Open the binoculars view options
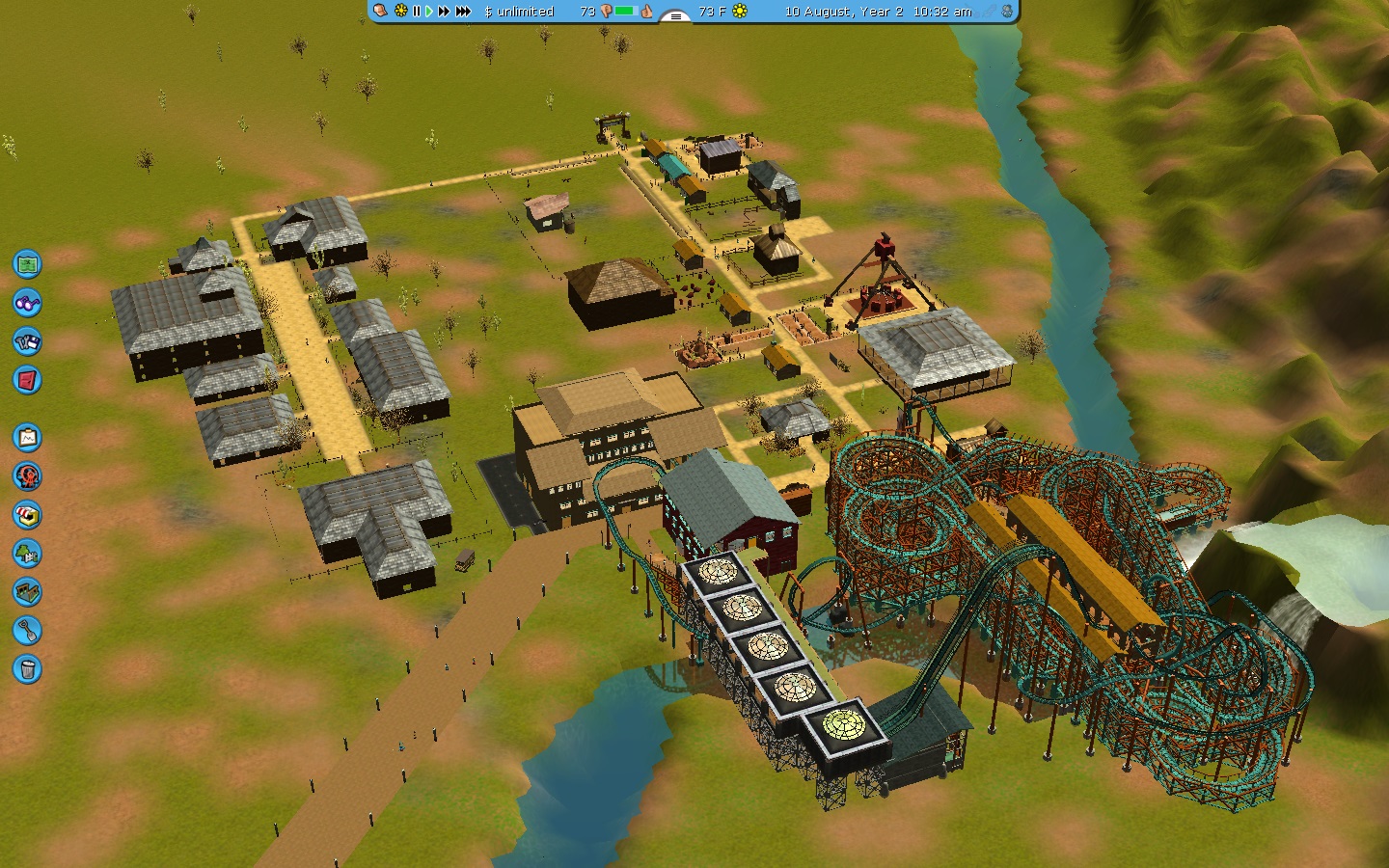Viewport: 1389px width, 868px height. [27, 302]
